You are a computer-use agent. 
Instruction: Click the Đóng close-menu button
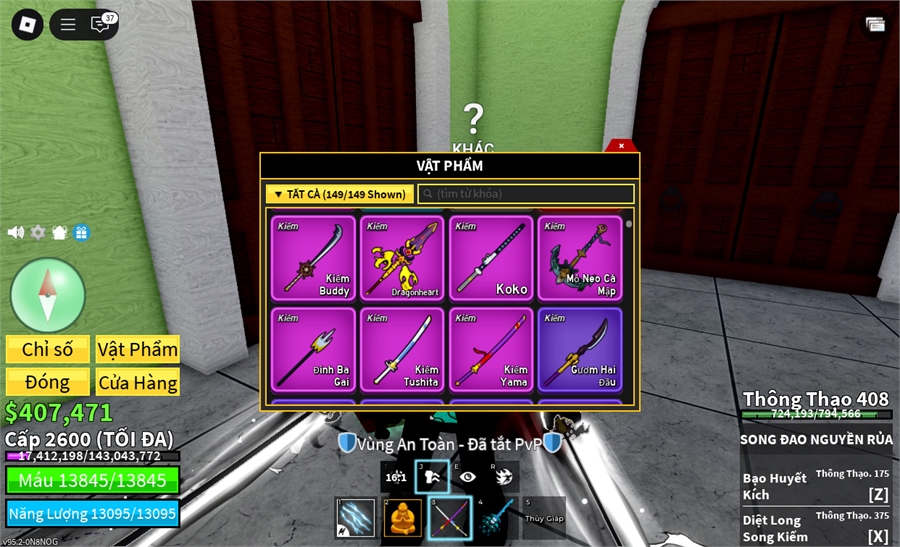[x=48, y=382]
